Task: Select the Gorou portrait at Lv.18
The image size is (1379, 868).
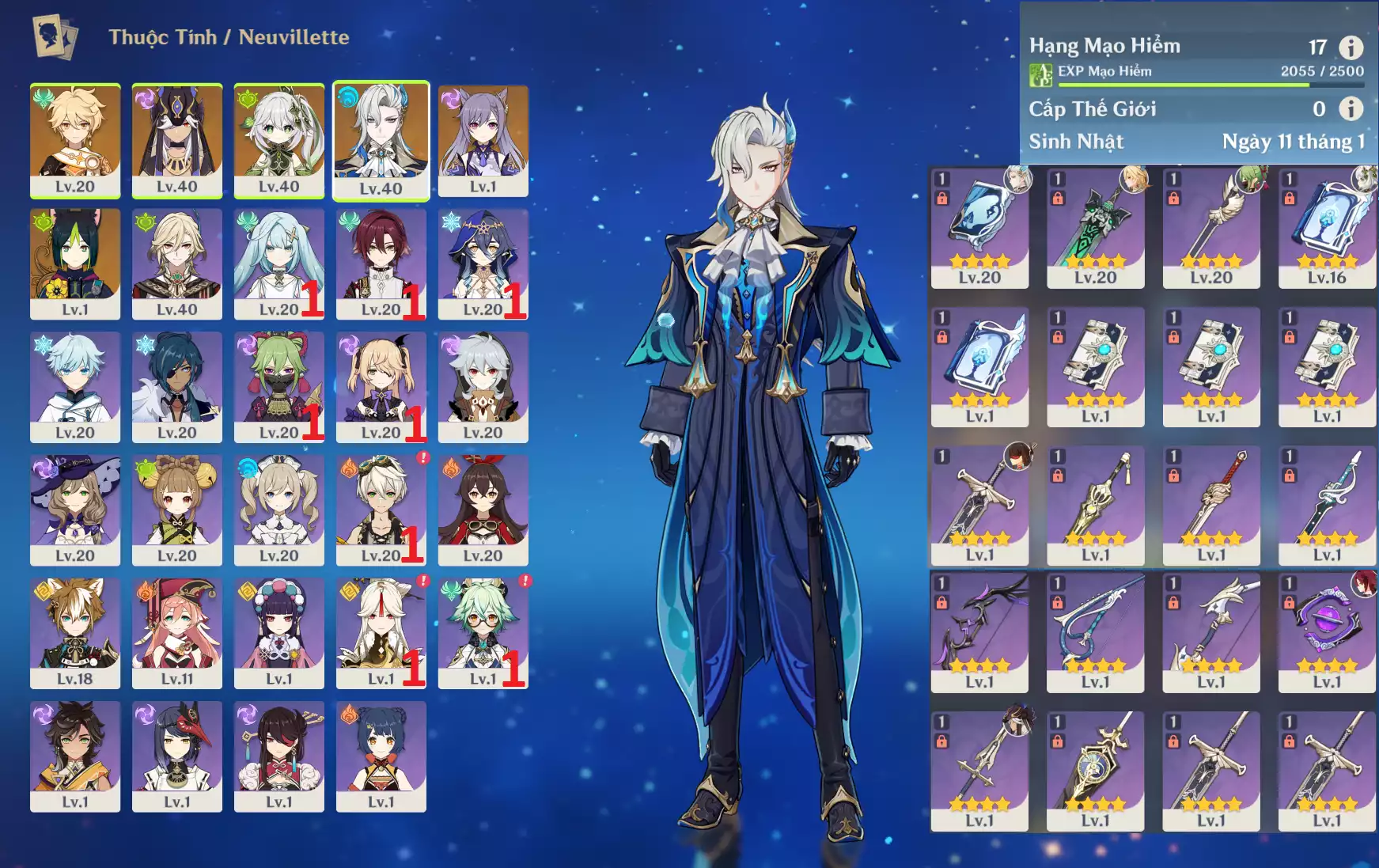Action: click(x=75, y=632)
